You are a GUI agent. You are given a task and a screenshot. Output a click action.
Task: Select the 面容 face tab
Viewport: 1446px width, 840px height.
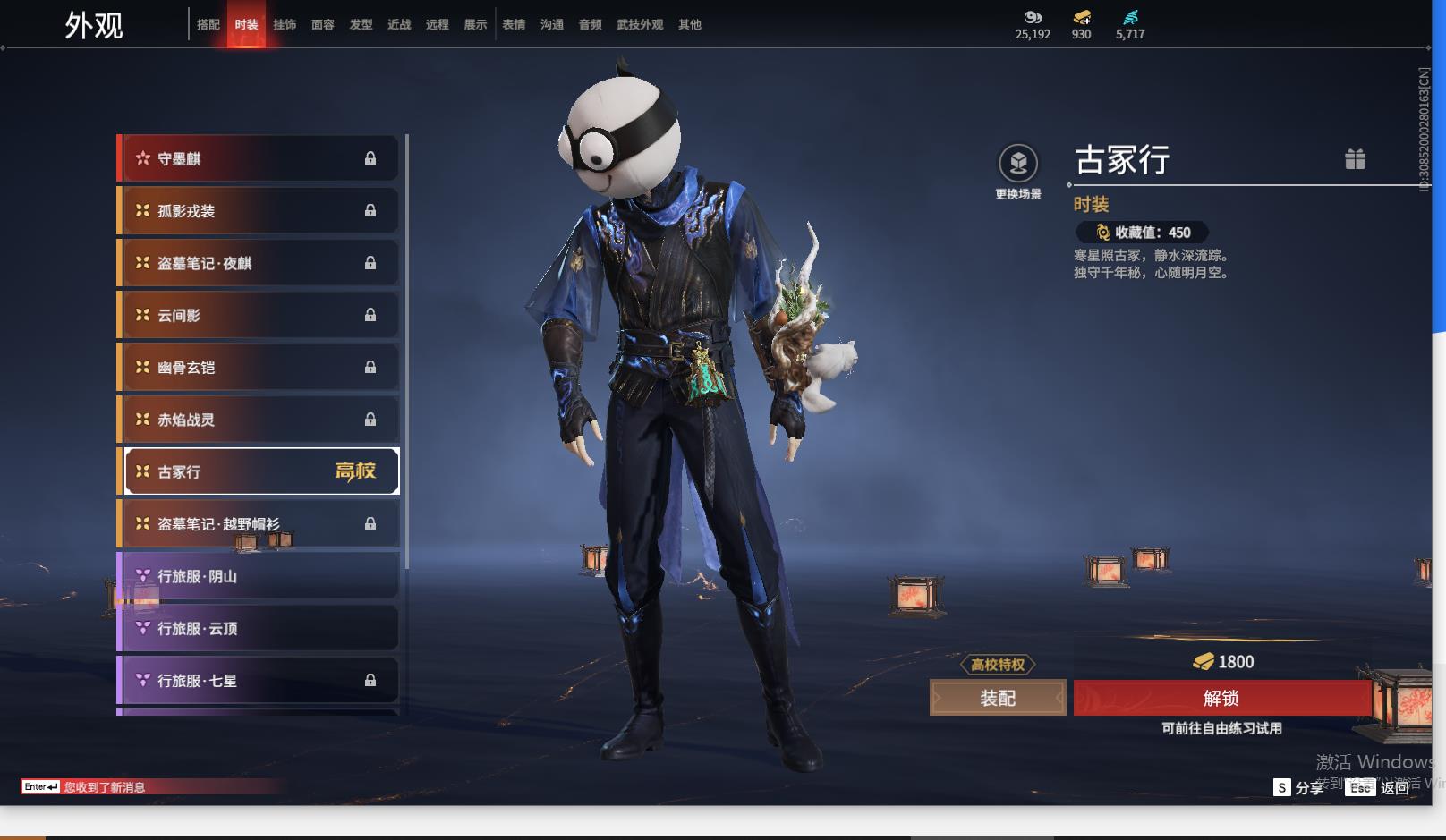(x=323, y=25)
